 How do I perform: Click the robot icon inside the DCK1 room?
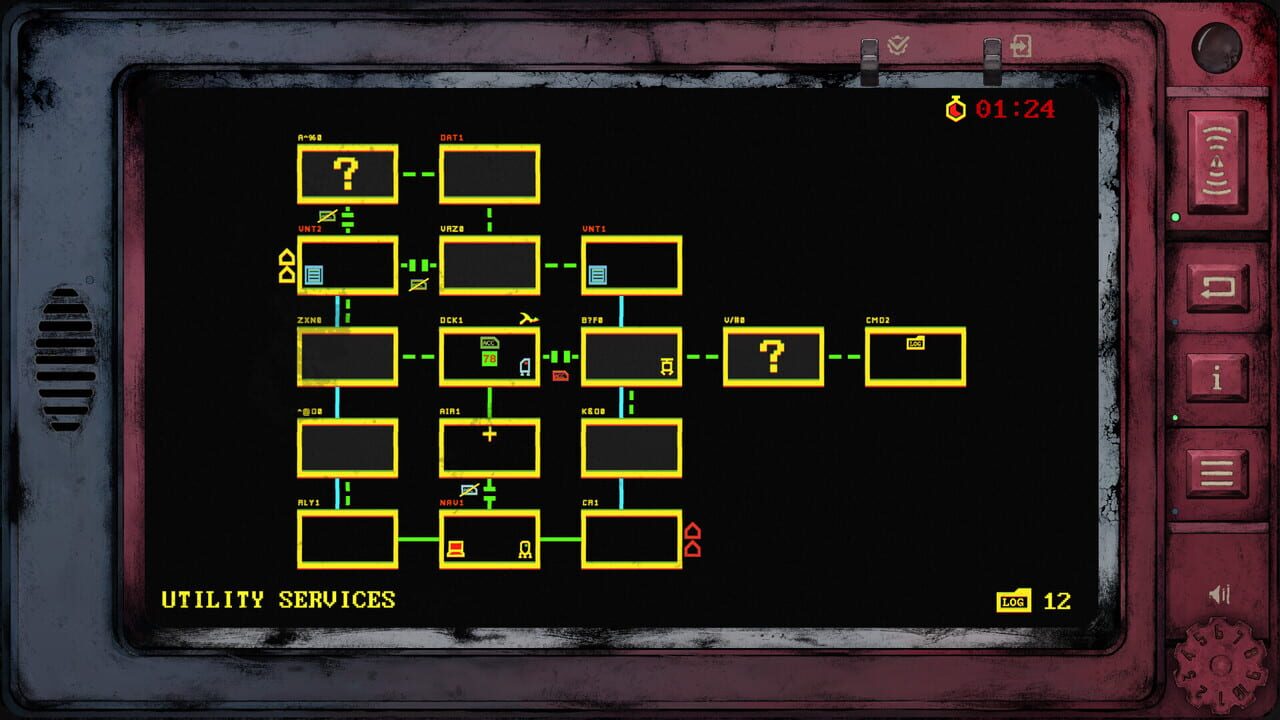click(x=524, y=367)
